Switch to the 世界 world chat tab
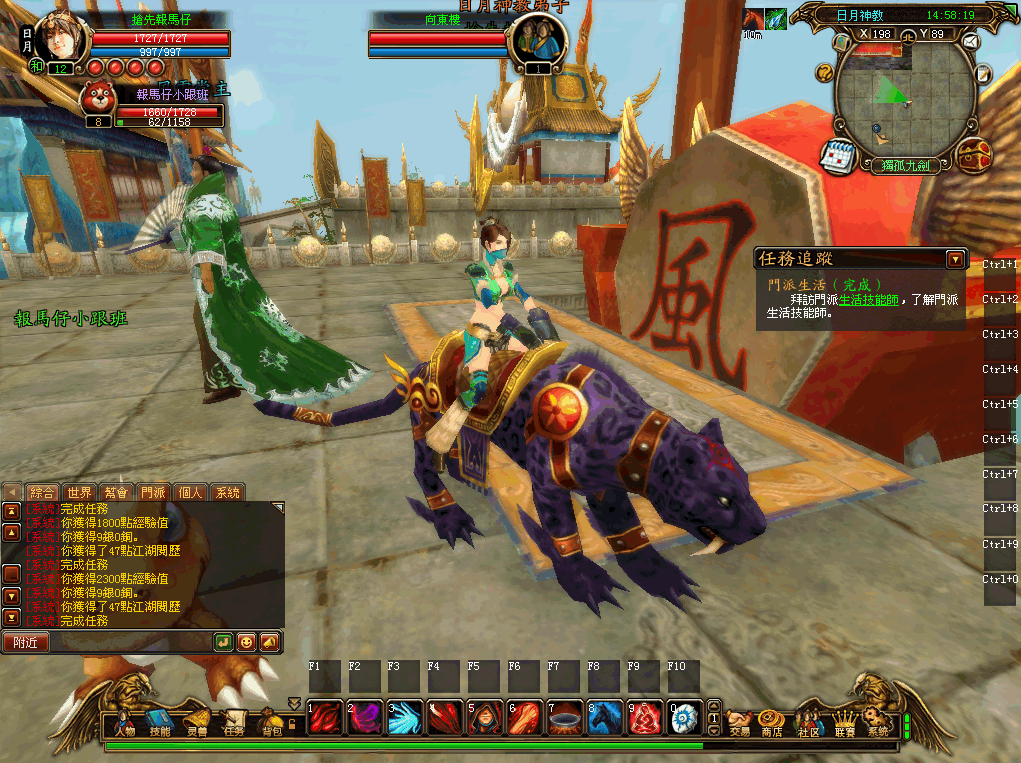The image size is (1021, 763). point(79,492)
